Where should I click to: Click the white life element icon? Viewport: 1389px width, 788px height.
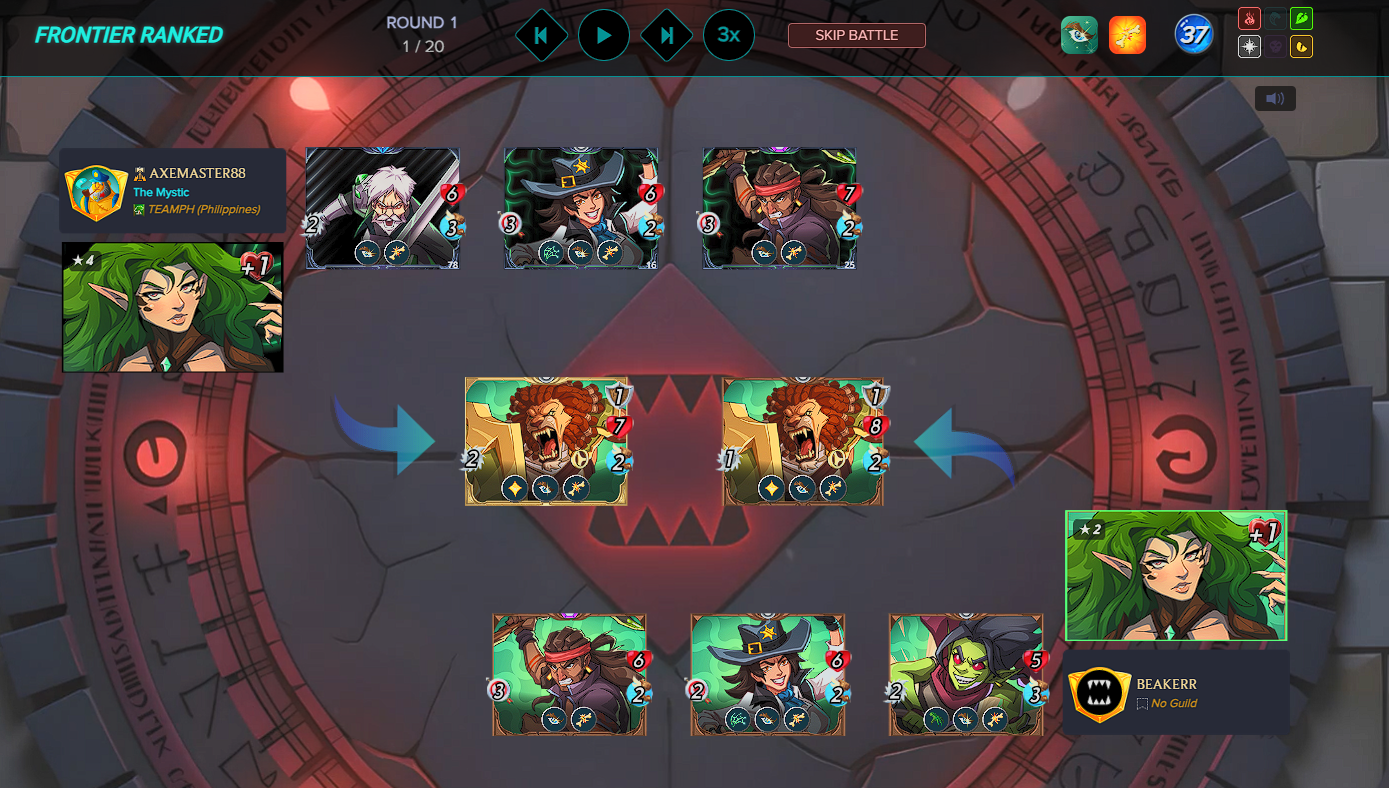[x=1249, y=46]
